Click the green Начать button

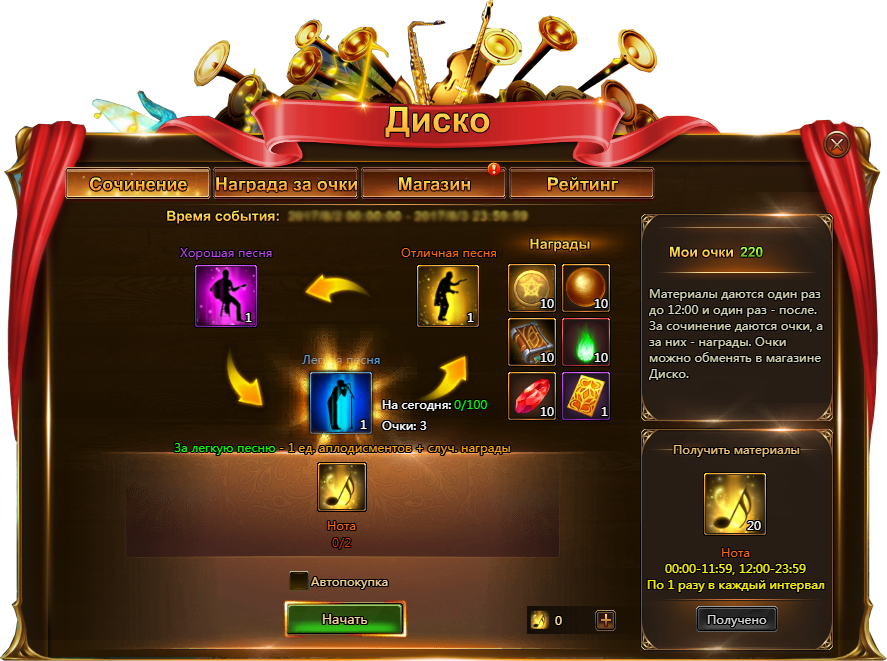point(344,619)
